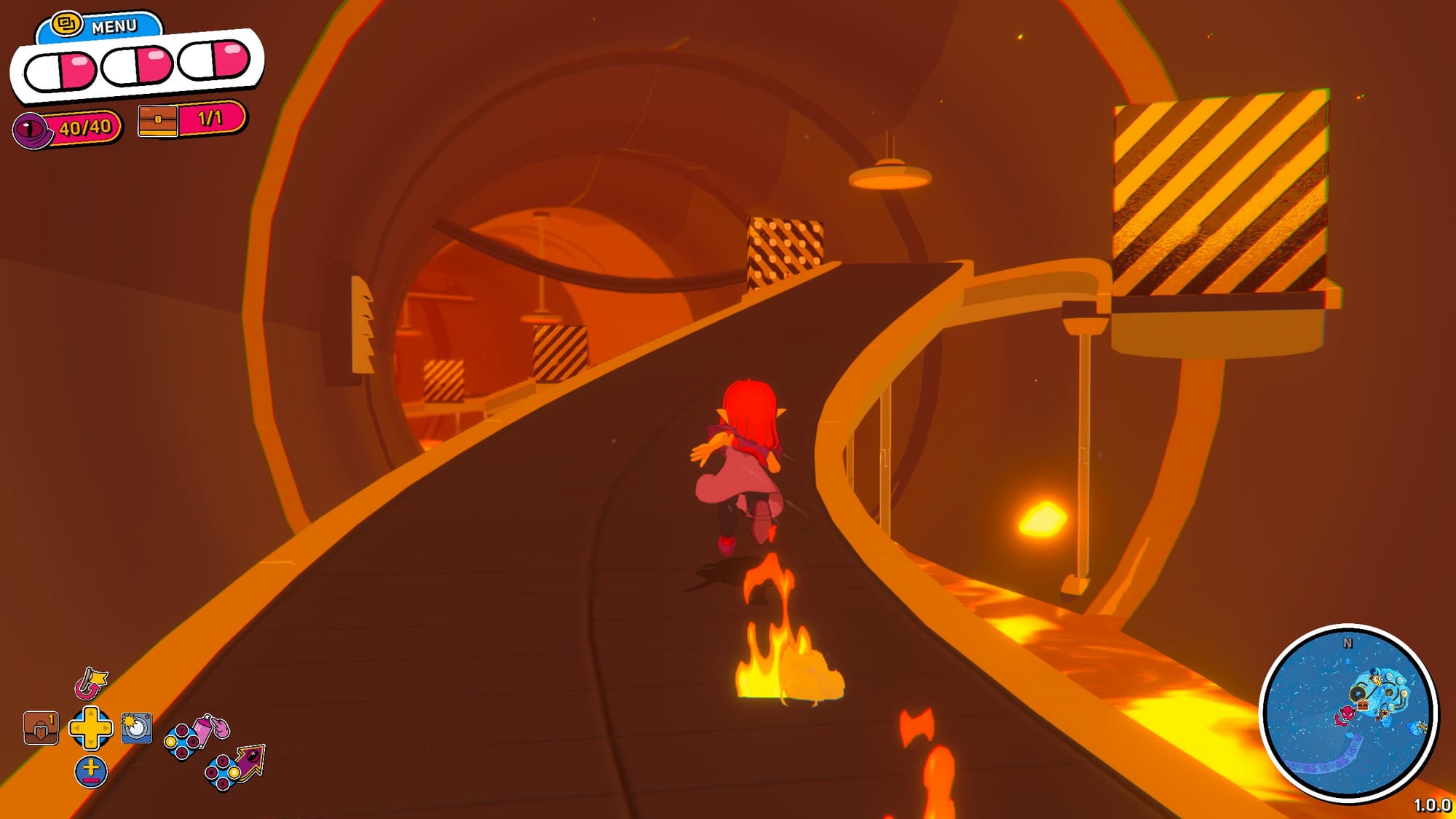Viewport: 1456px width, 819px height.
Task: Click the yellow D-pad control icon
Action: pyautogui.click(x=91, y=728)
